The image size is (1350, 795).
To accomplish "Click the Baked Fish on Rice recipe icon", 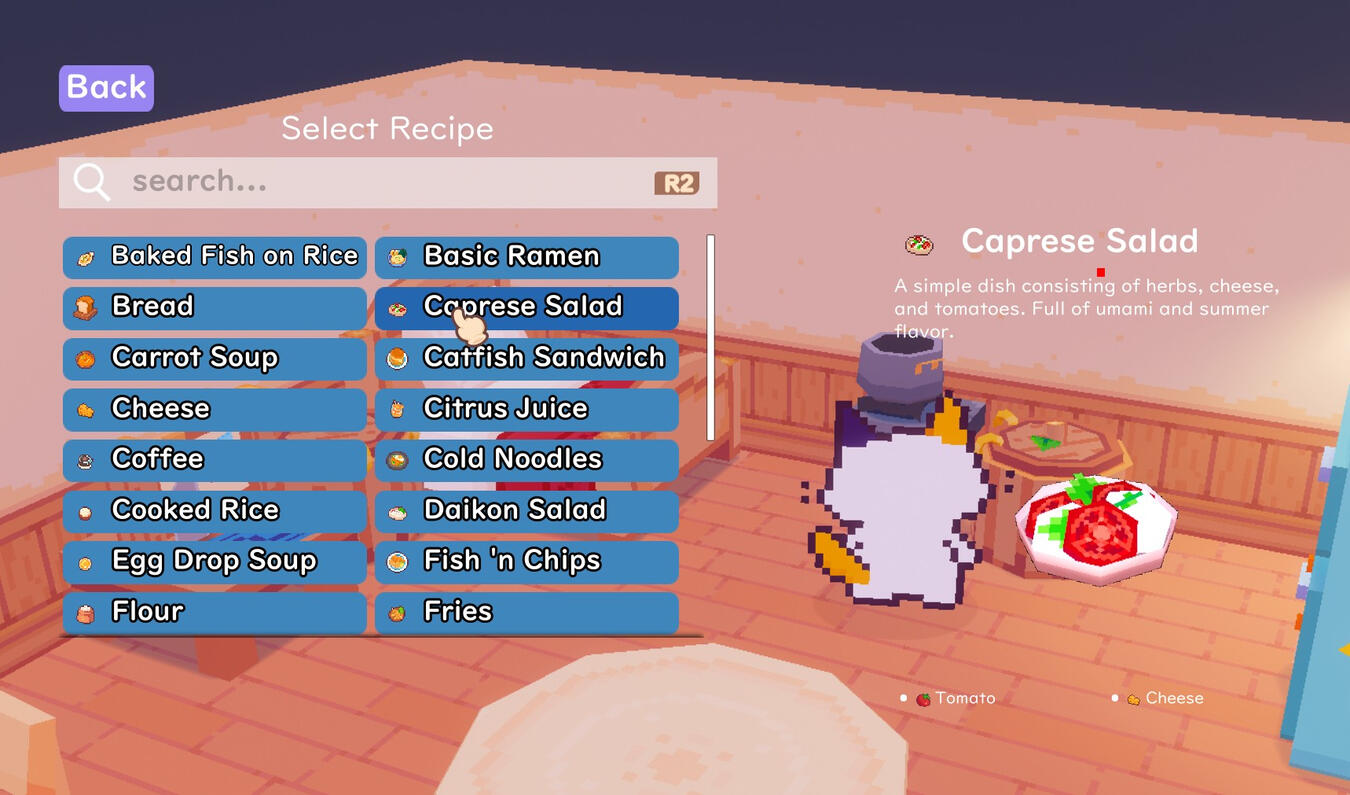I will [x=88, y=255].
